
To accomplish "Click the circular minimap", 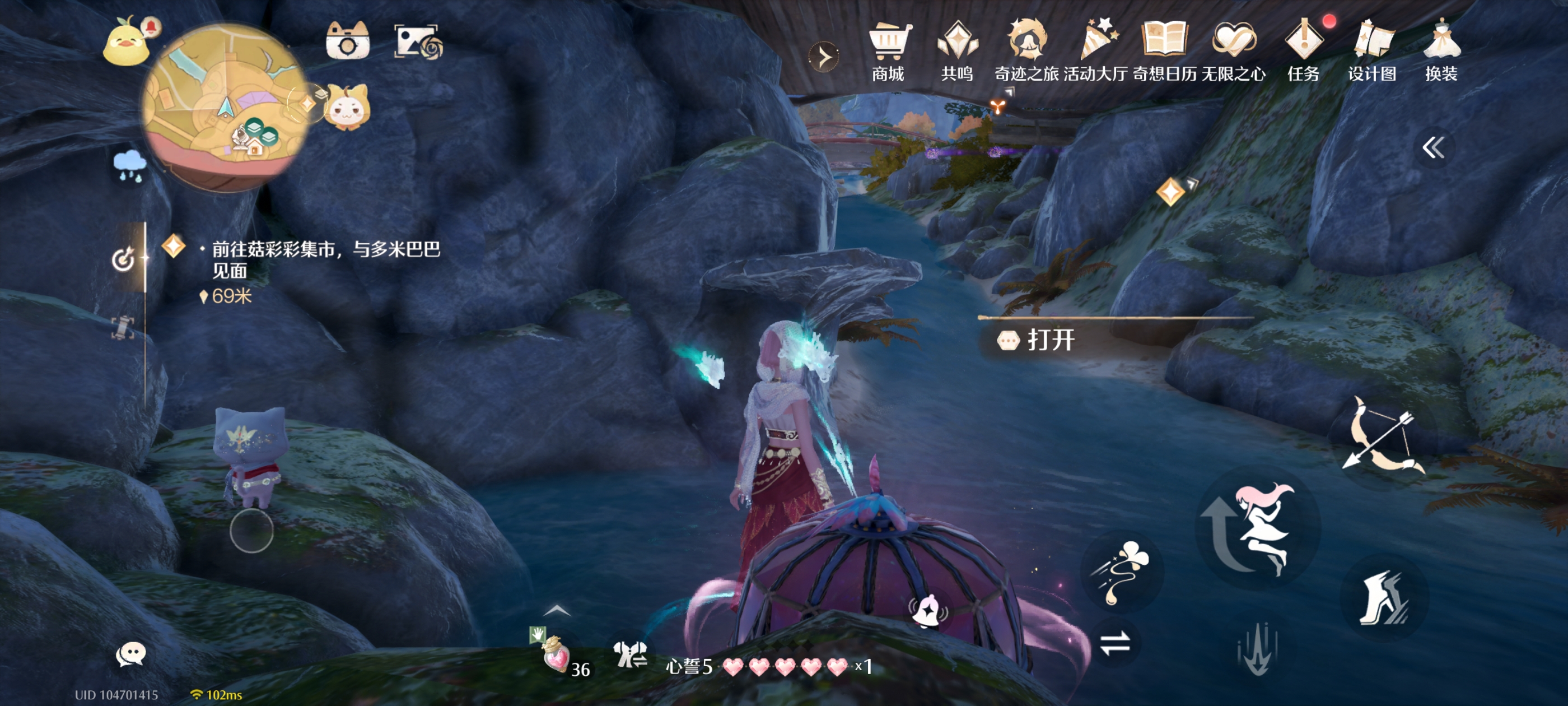I will click(x=225, y=107).
